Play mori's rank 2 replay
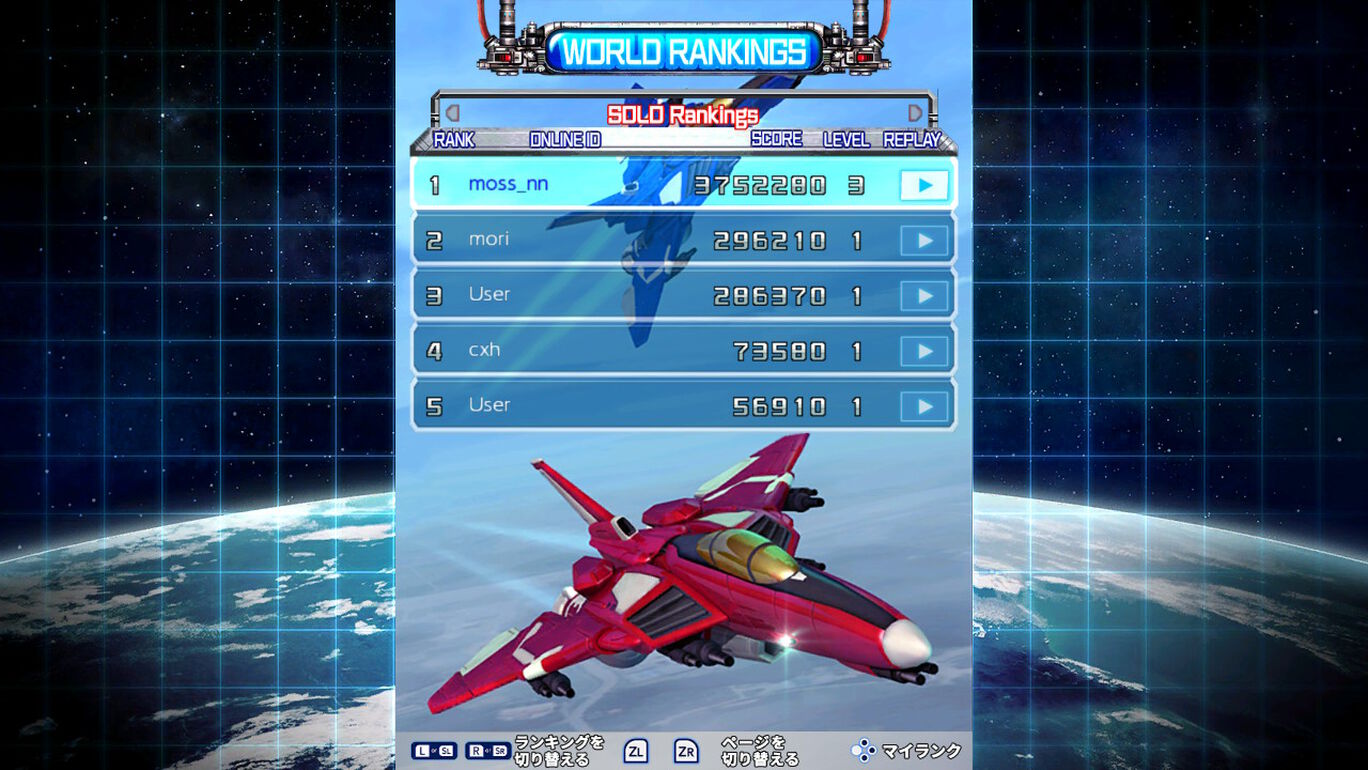Viewport: 1368px width, 770px height. pyautogui.click(x=923, y=240)
